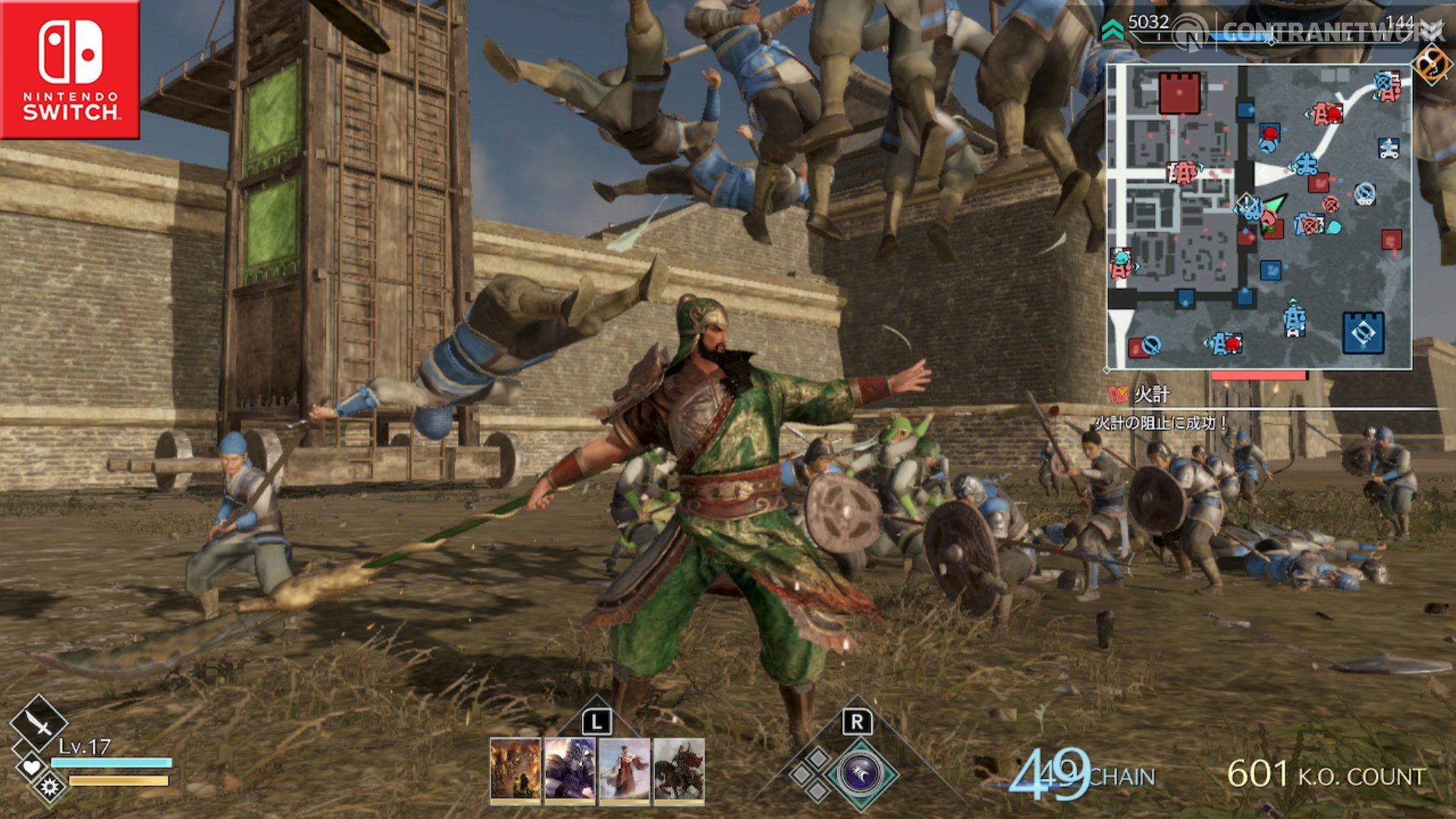Click the heart health icon
Screen dimensions: 1456x819
[31, 767]
